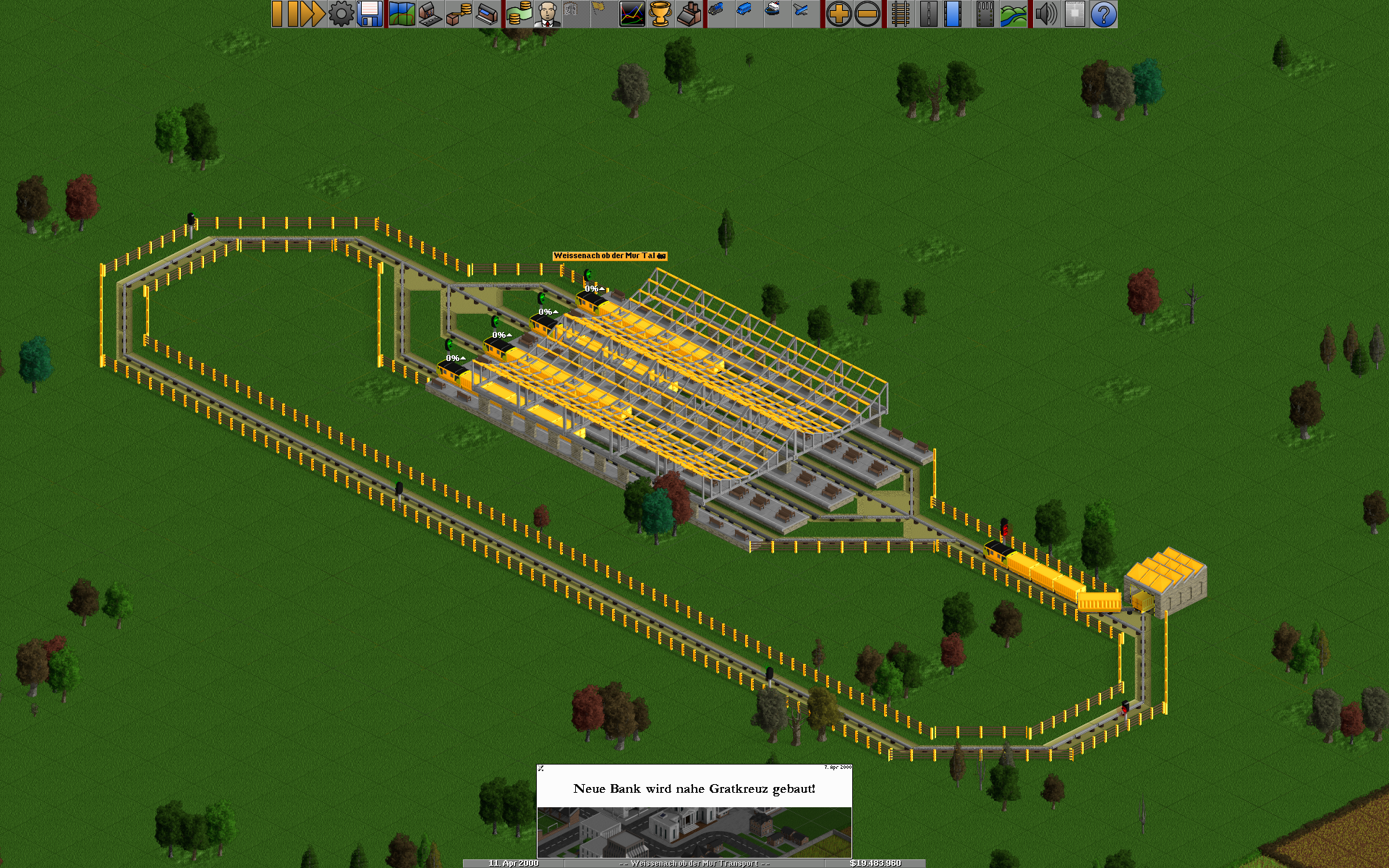The image size is (1389, 868).
Task: Open the company info manager portrait
Action: point(548,14)
